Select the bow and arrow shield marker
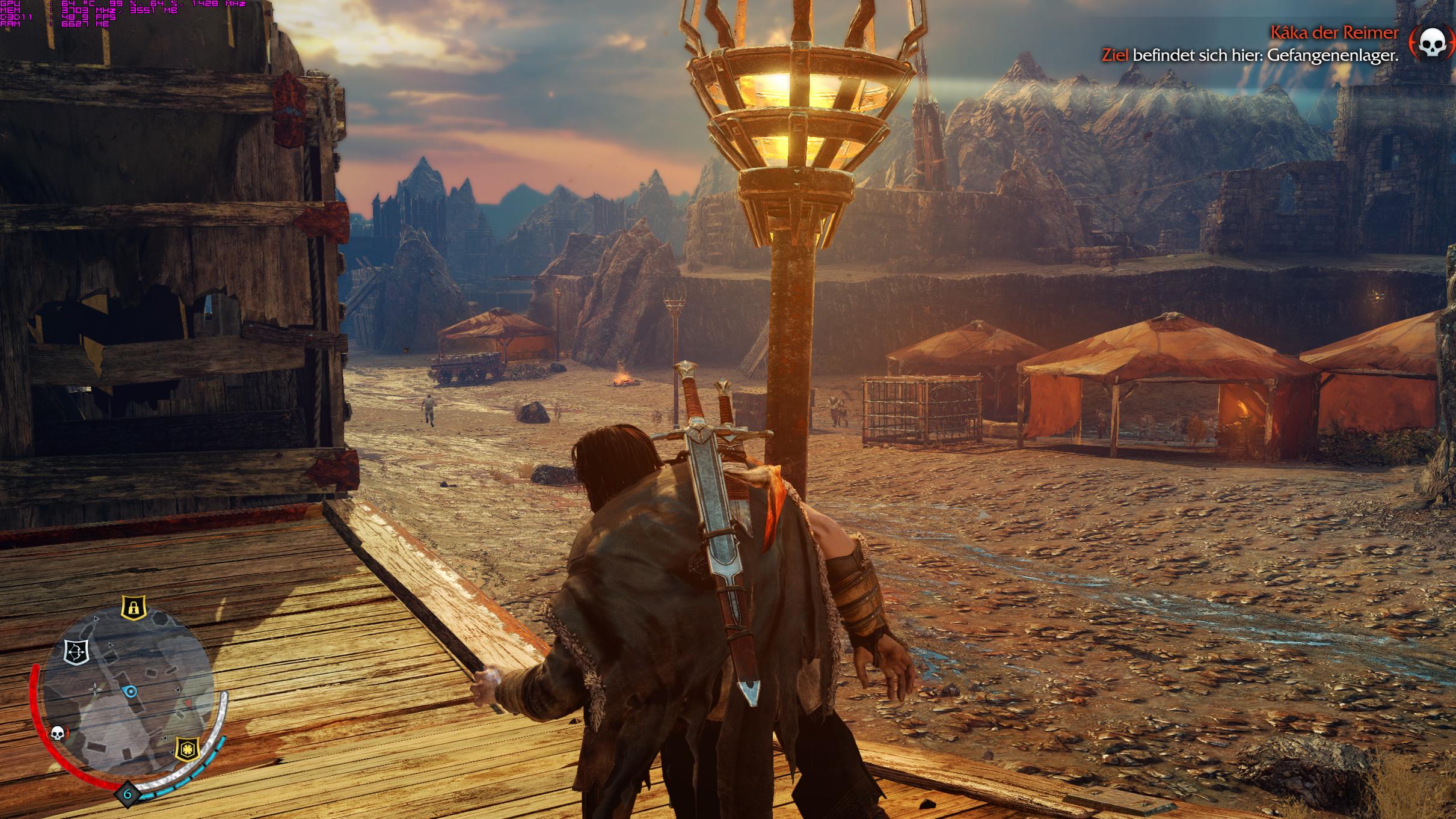Screen dimensions: 1456x819 pos(76,652)
